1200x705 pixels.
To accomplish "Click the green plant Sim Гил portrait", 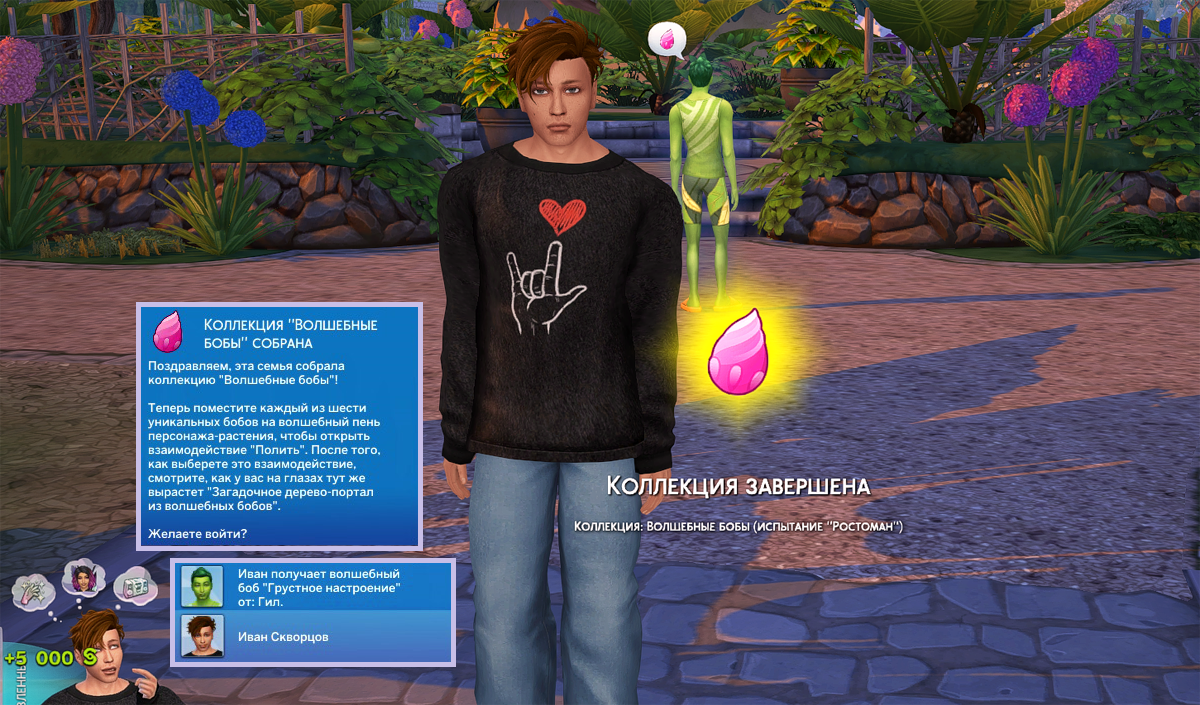I will tap(201, 586).
